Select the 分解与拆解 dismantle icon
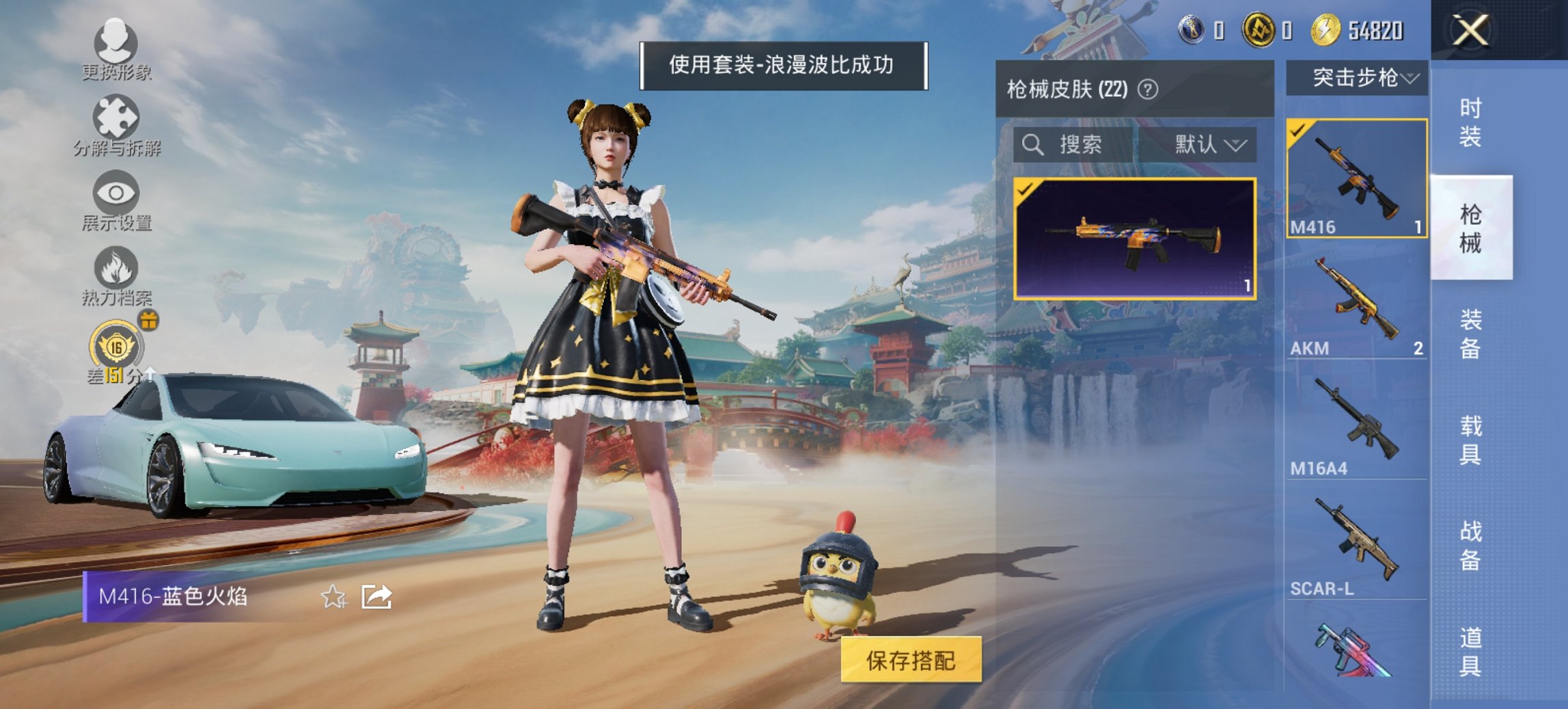The width and height of the screenshot is (1568, 709). click(117, 116)
